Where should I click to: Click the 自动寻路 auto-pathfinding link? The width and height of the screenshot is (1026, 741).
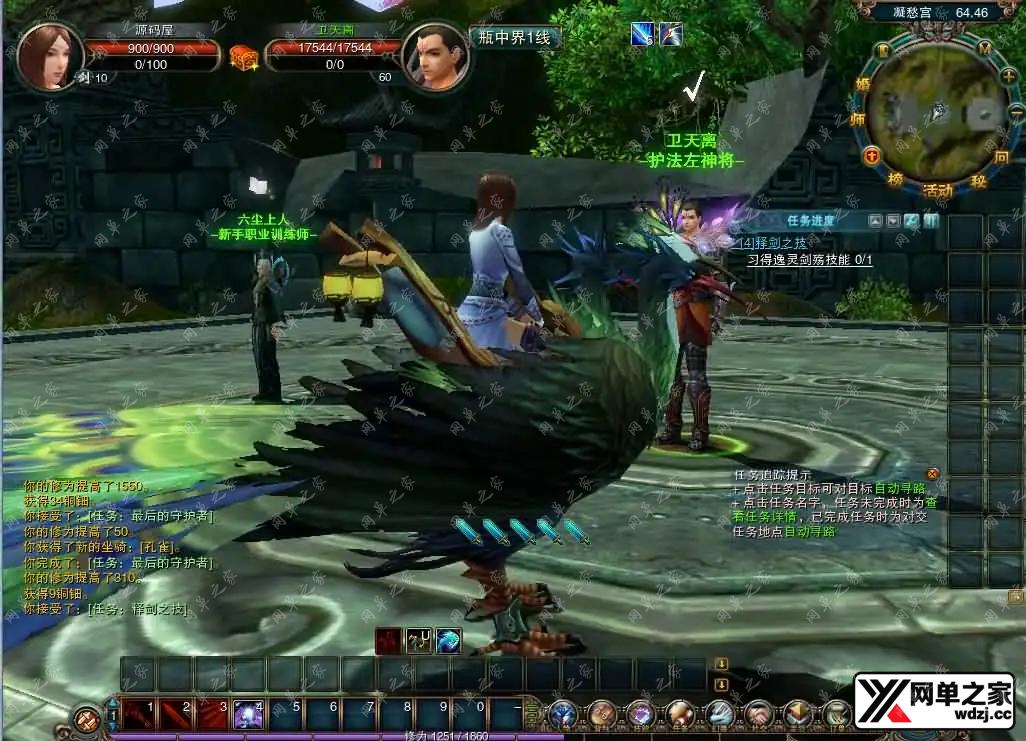[900, 488]
